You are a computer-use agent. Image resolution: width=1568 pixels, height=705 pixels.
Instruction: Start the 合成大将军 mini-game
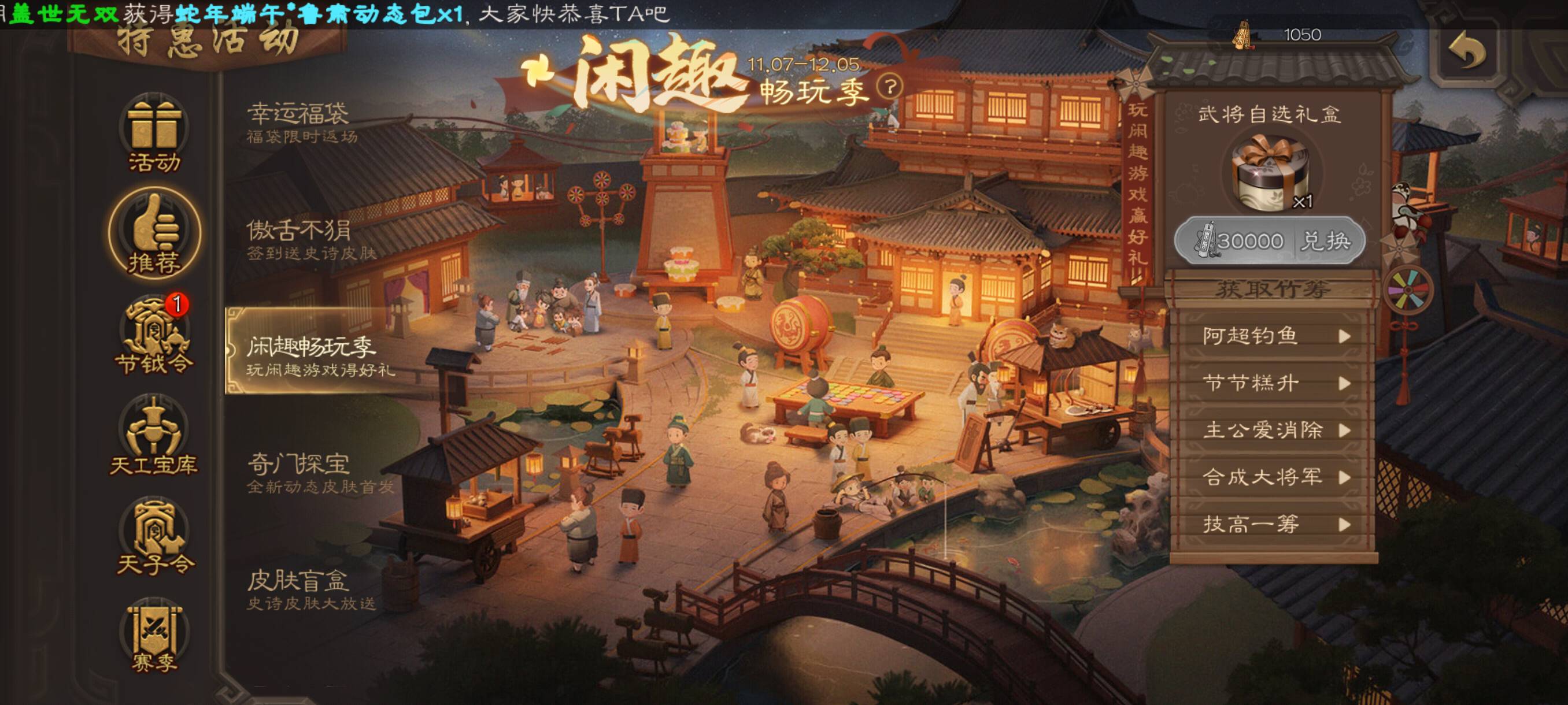coord(1272,477)
